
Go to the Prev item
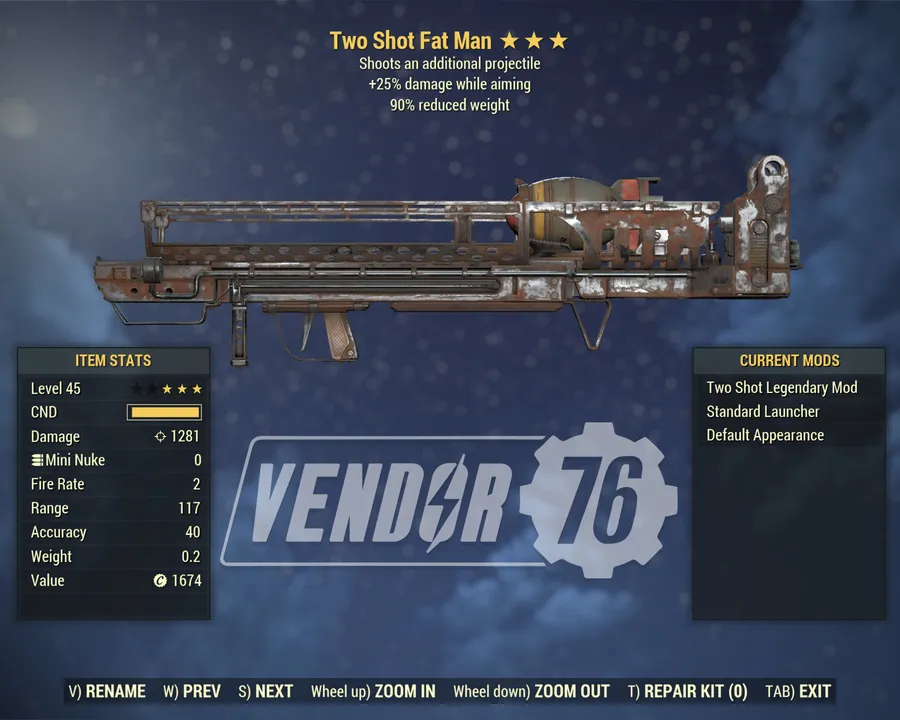click(x=192, y=691)
